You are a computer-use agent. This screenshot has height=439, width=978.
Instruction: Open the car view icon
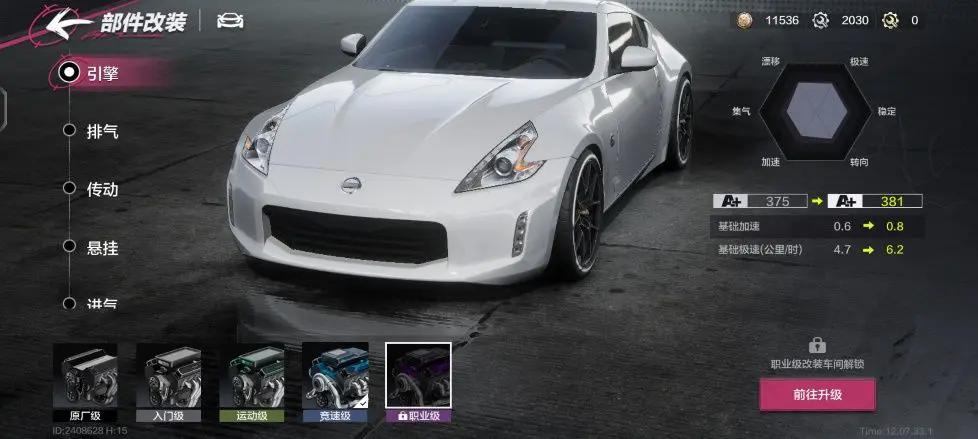230,21
